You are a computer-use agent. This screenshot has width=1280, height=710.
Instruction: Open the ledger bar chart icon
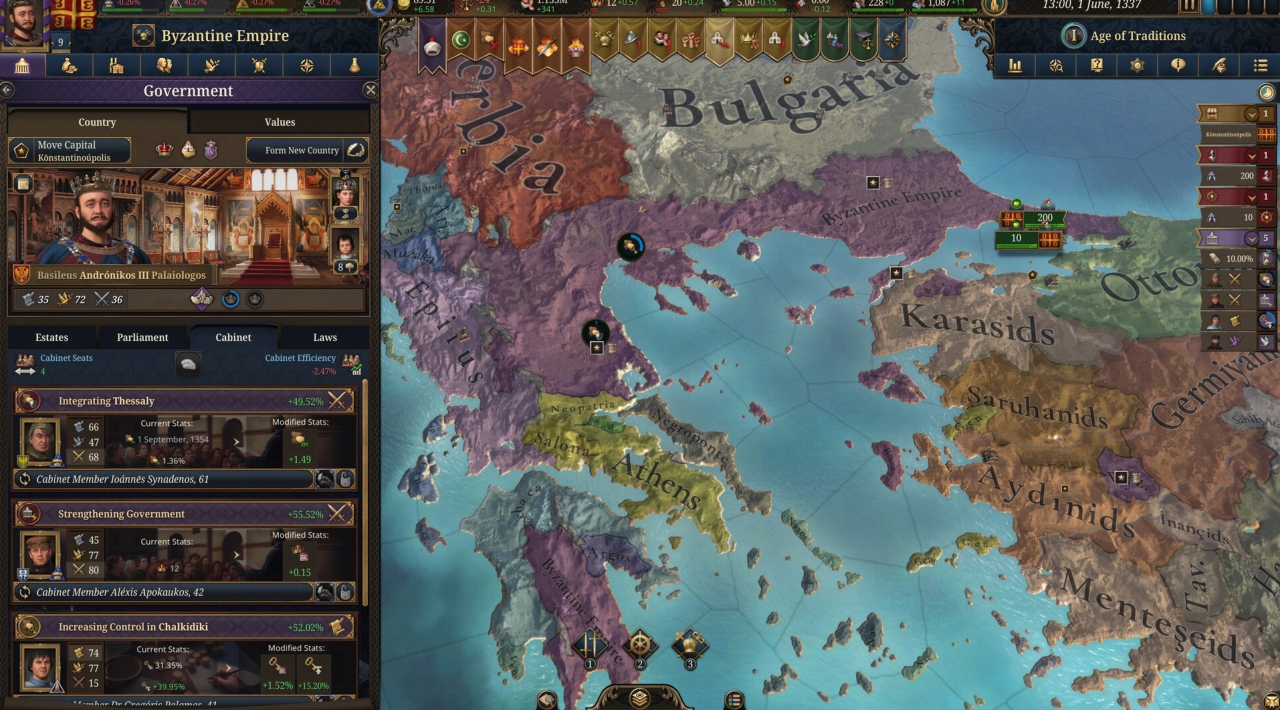point(1015,66)
